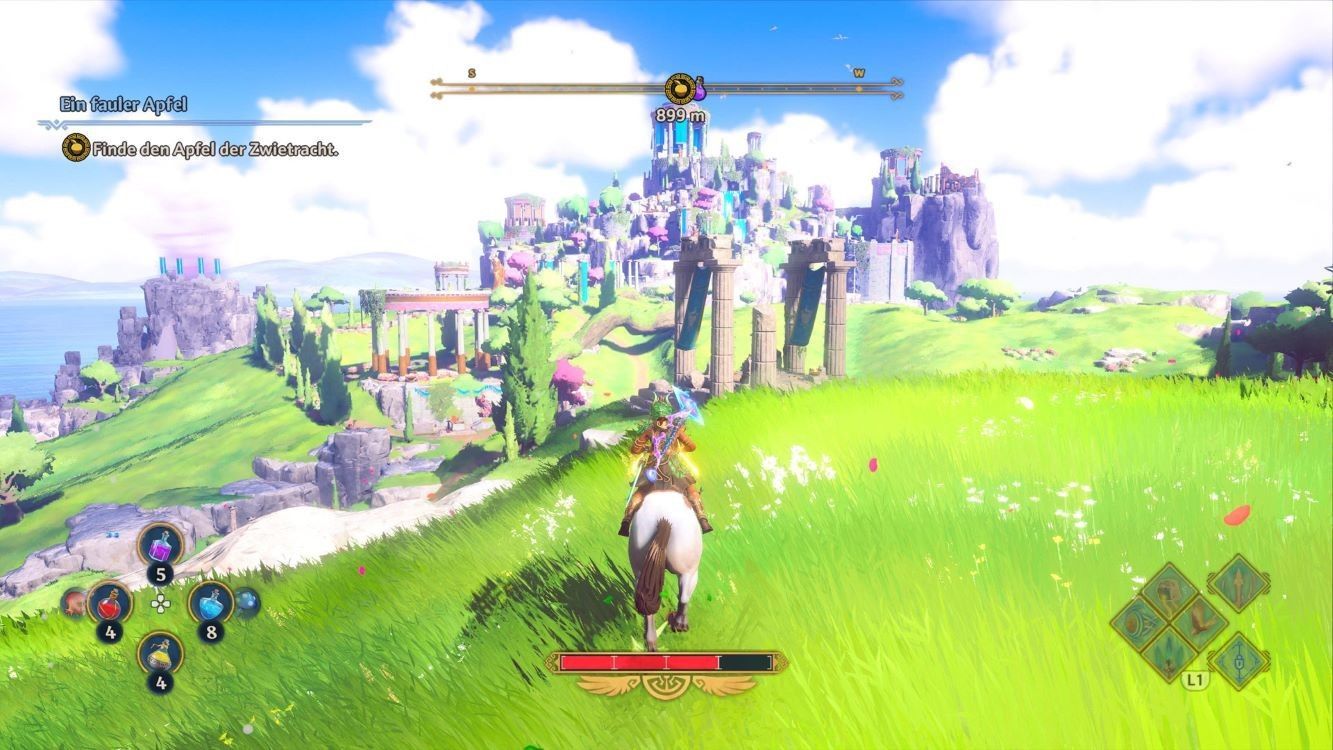Click the blue mushroom icon
Viewport: 1333px width, 750px height.
(x=246, y=602)
